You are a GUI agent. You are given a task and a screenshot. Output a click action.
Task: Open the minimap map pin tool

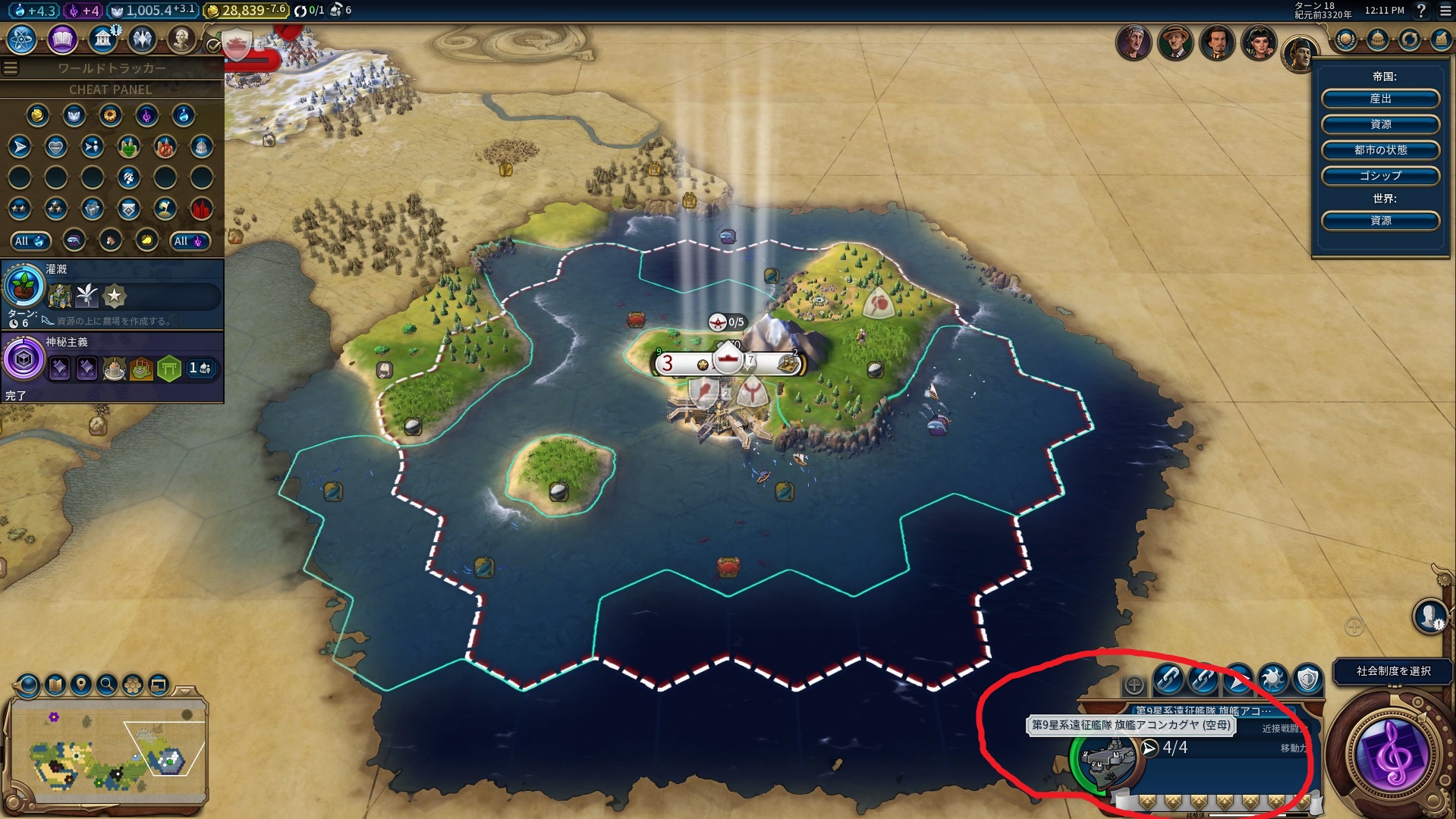[x=81, y=685]
